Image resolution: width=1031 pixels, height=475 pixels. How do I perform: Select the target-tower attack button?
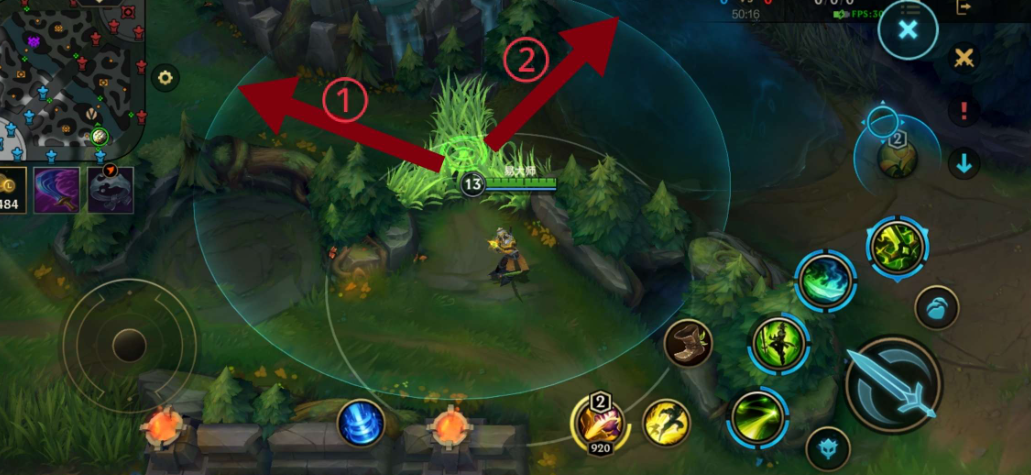(828, 449)
